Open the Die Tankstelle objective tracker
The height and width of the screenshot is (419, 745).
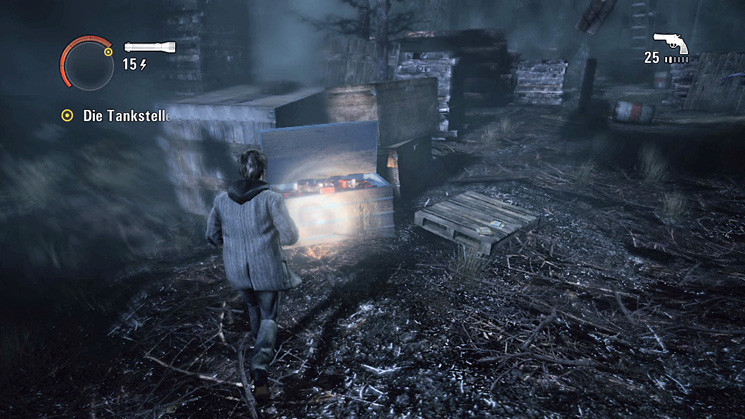click(x=114, y=115)
